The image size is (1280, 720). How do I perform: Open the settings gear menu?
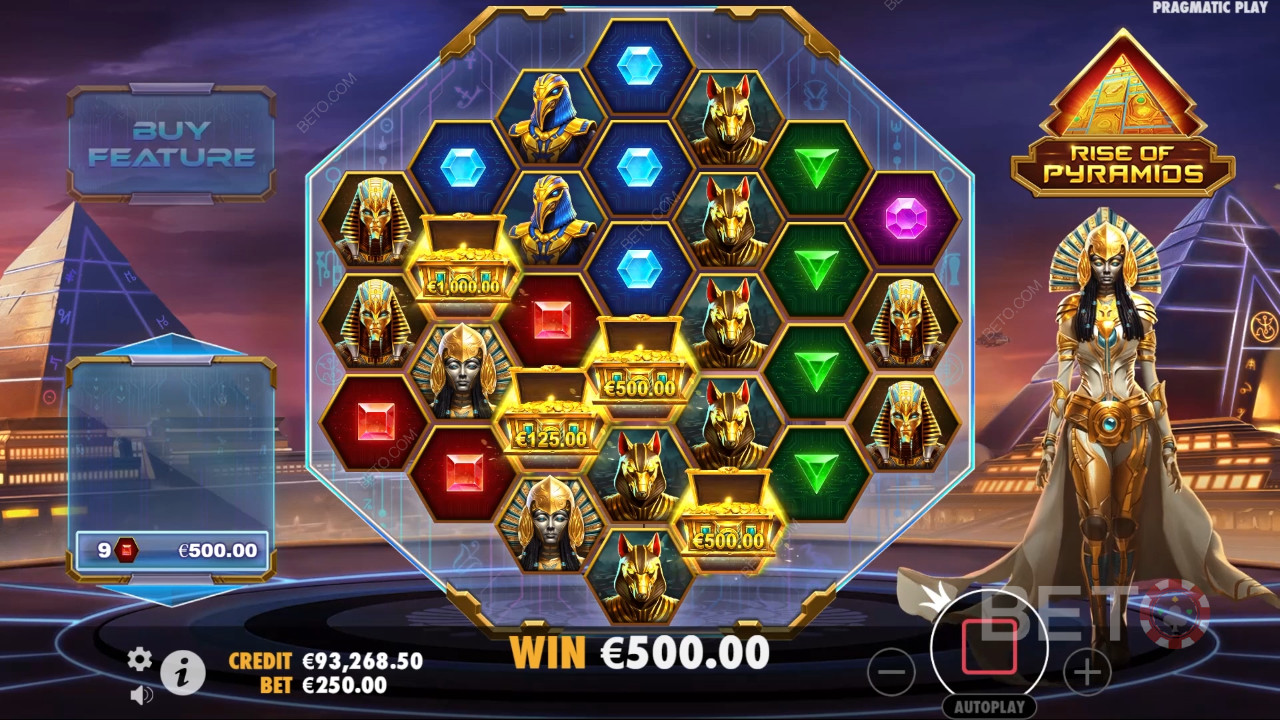tap(140, 658)
